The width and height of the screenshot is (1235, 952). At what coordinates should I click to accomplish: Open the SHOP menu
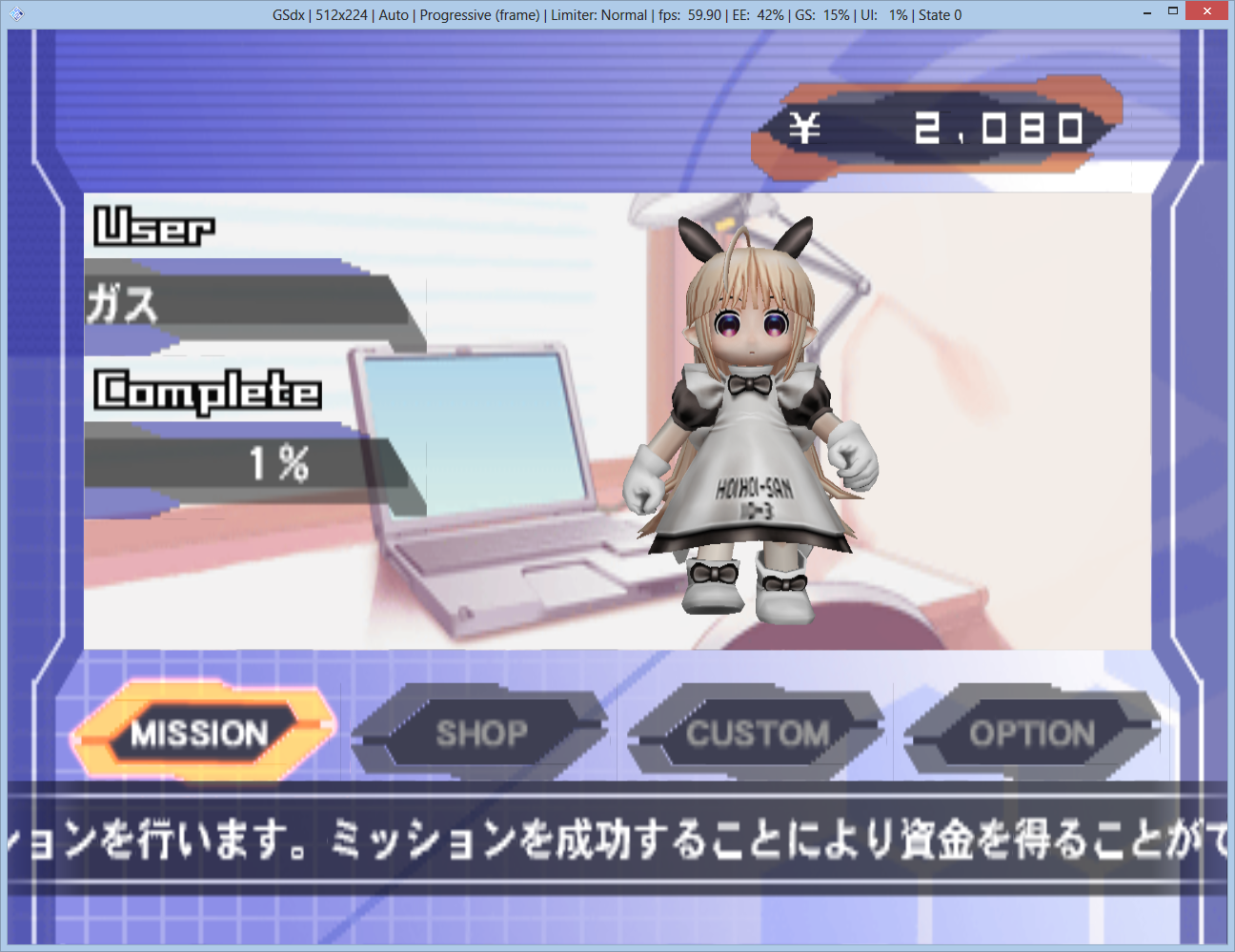click(481, 733)
